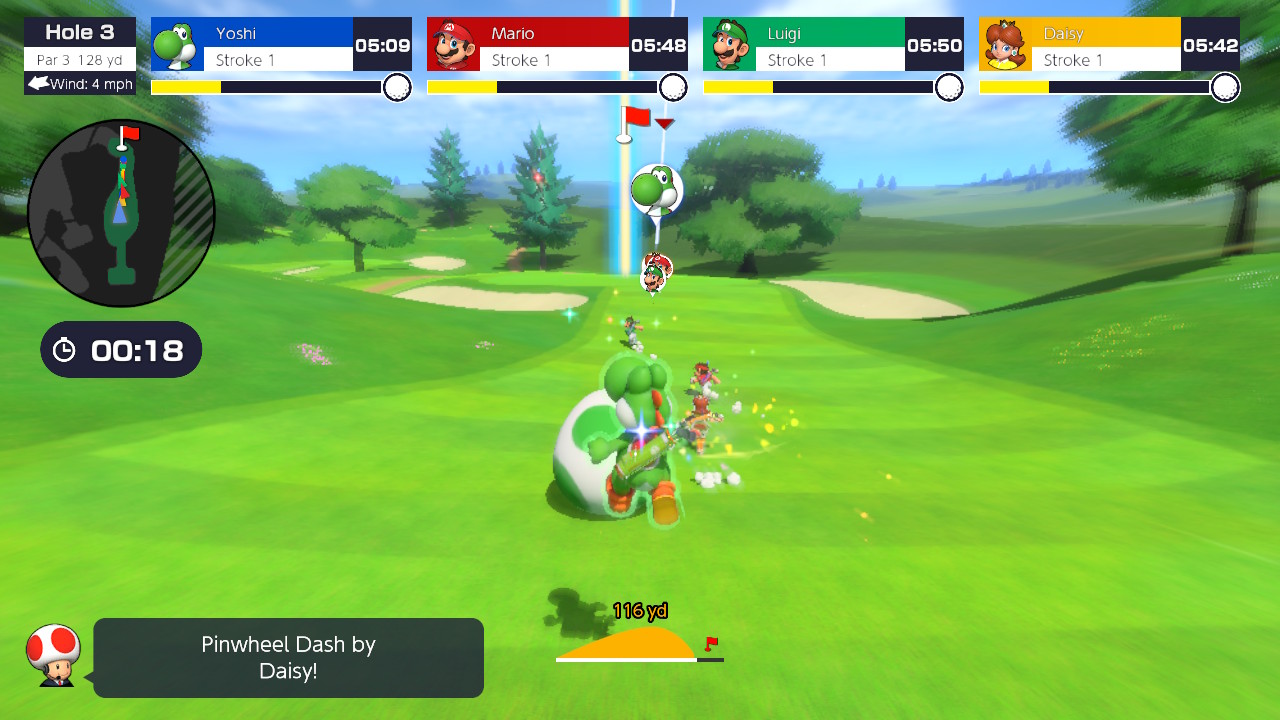Click the 00:18 countdown timer button

click(120, 349)
